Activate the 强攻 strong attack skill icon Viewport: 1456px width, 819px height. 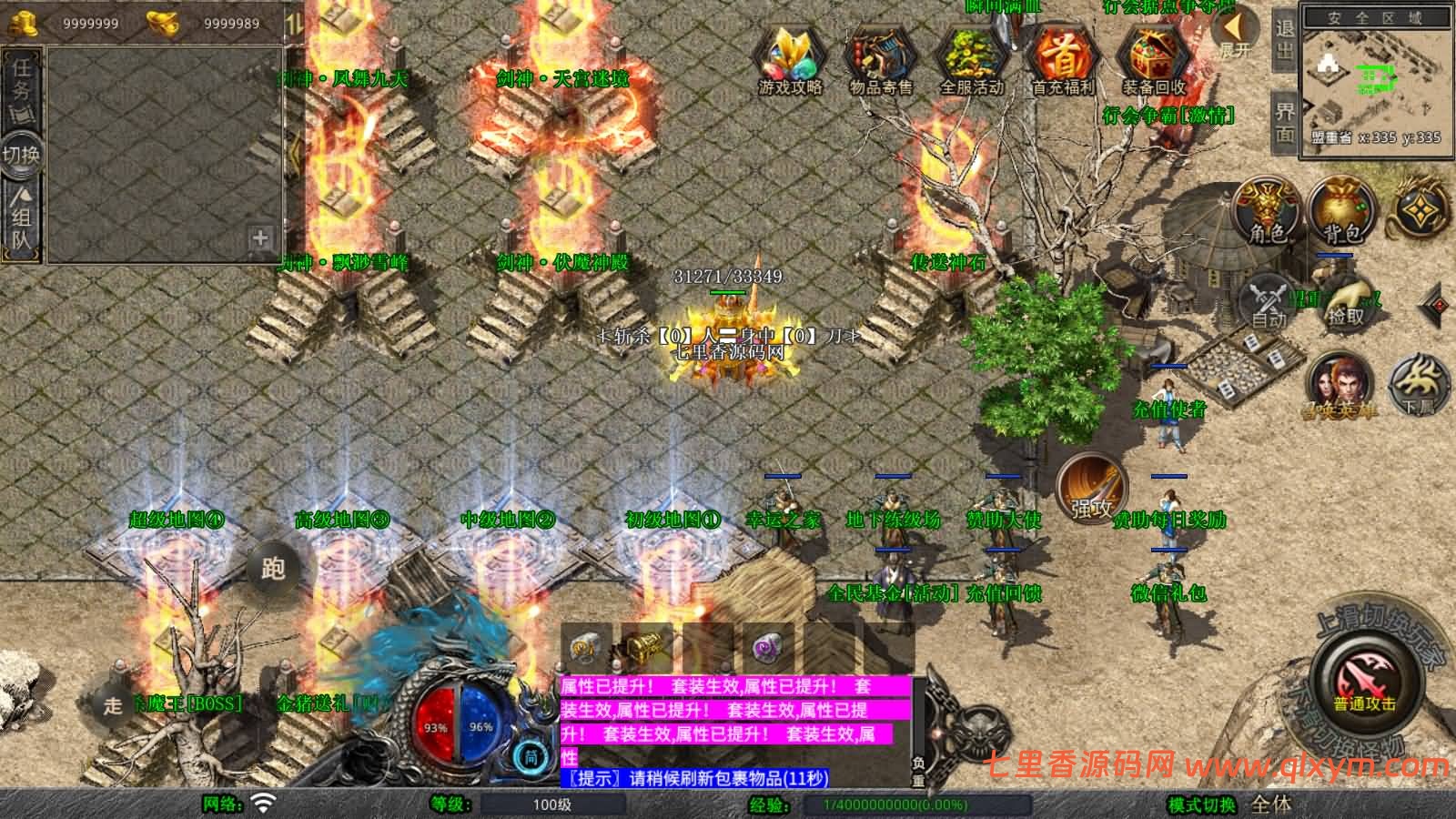1092,491
